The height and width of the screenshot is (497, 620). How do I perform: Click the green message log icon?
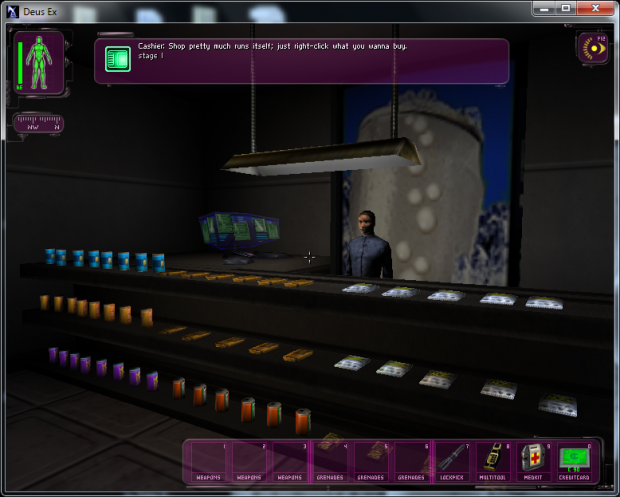pos(118,60)
